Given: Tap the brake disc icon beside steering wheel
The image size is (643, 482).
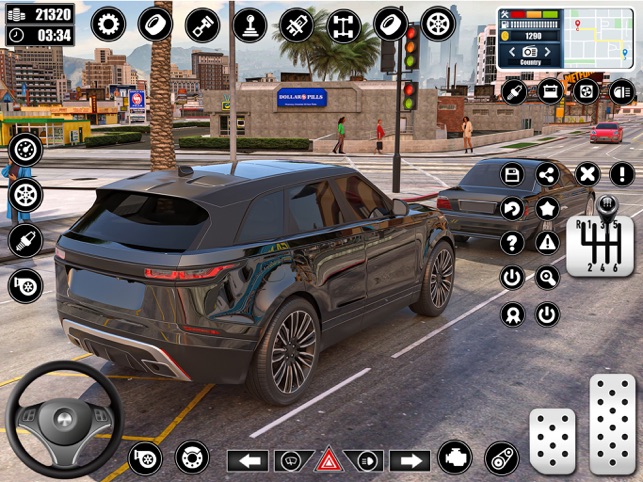Looking at the screenshot, I should coord(192,457).
